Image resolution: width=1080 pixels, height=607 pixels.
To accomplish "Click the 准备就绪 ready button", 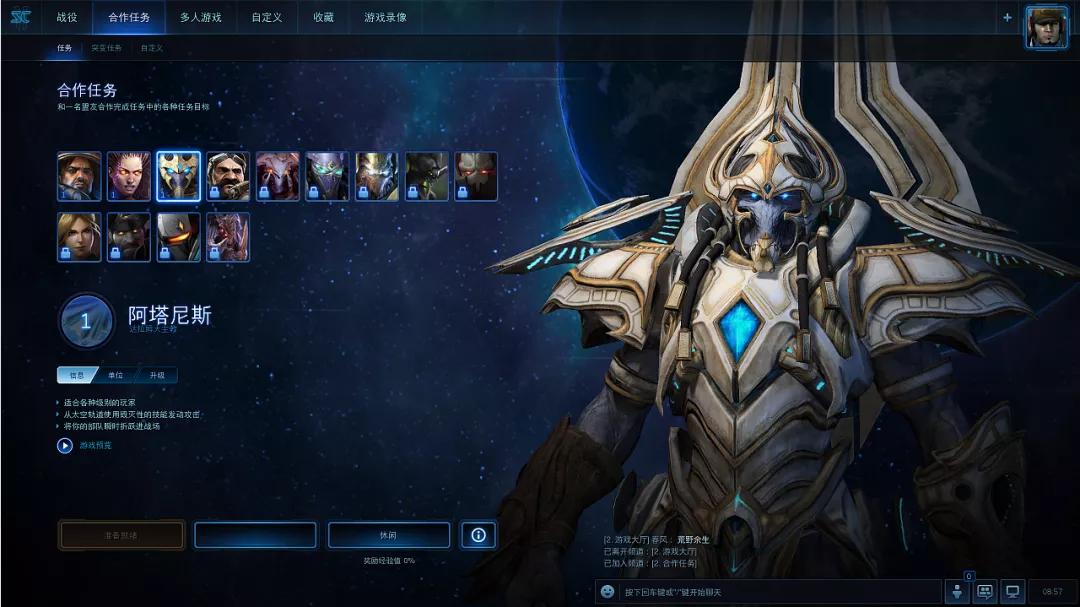I will 121,535.
